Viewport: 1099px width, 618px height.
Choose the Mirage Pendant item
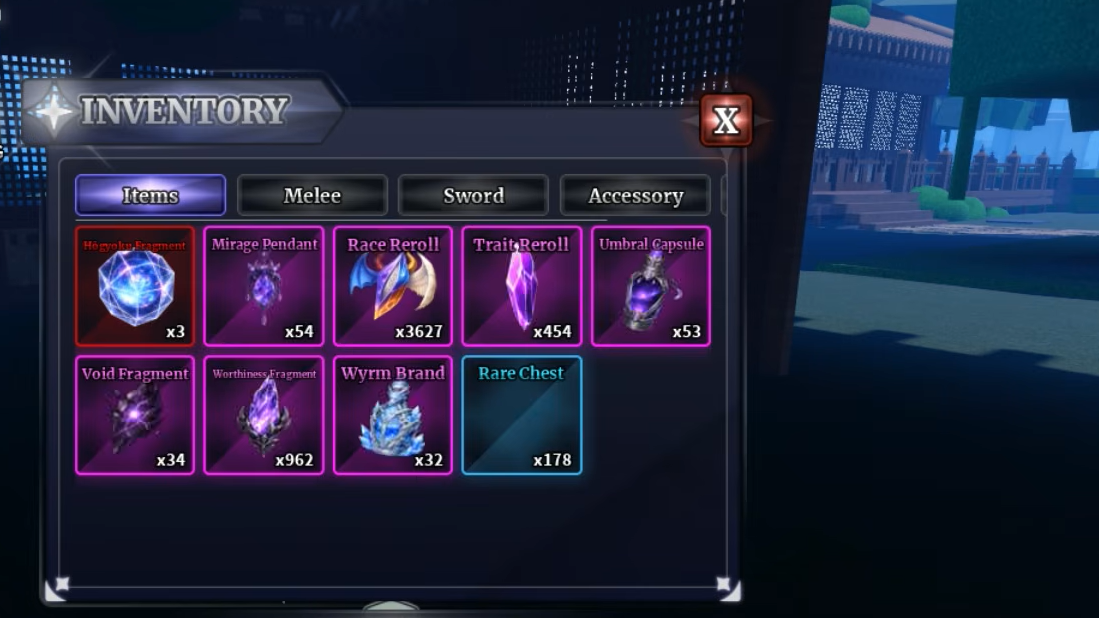pyautogui.click(x=264, y=286)
